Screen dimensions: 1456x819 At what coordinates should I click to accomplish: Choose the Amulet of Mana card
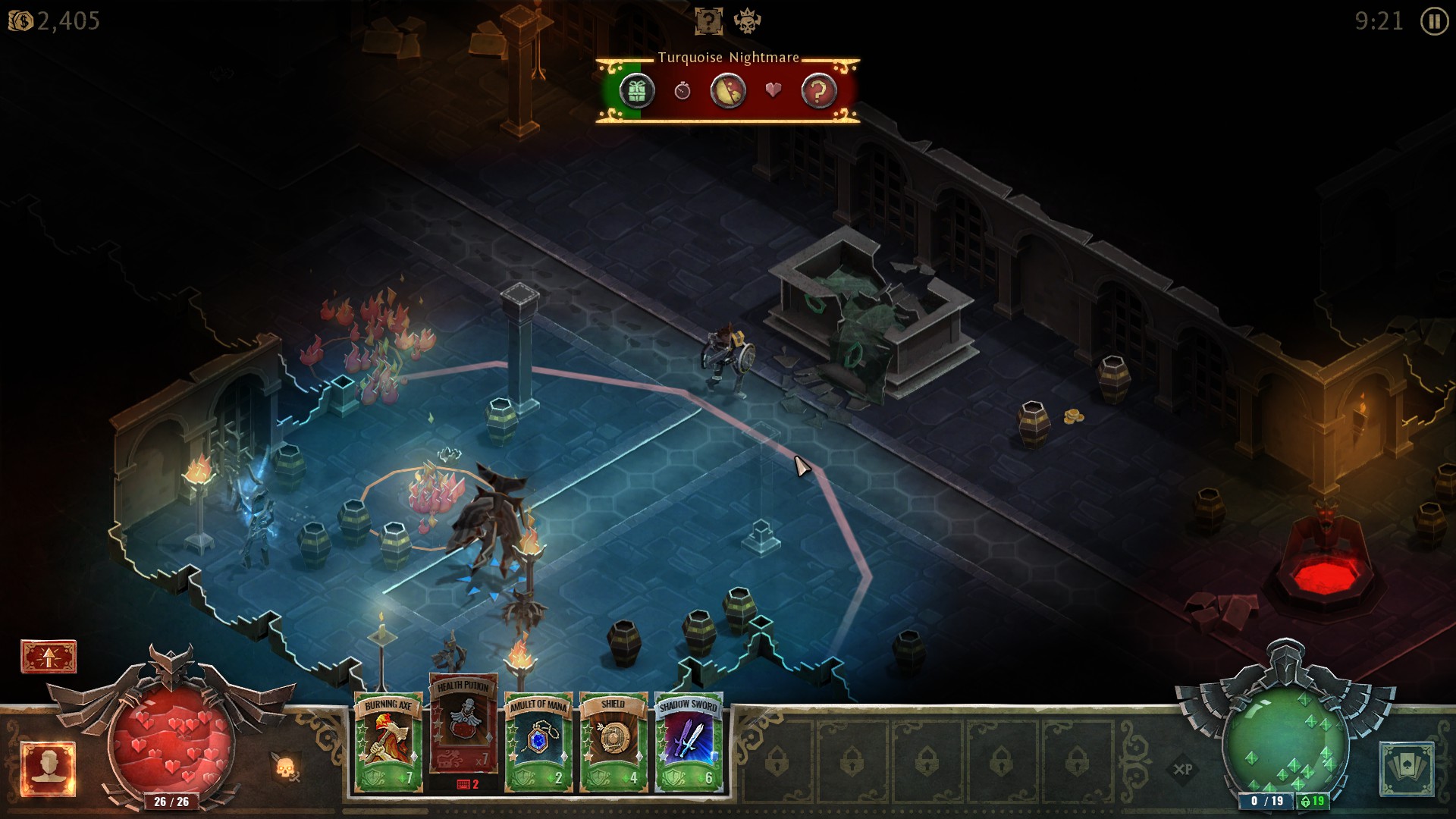click(x=538, y=742)
